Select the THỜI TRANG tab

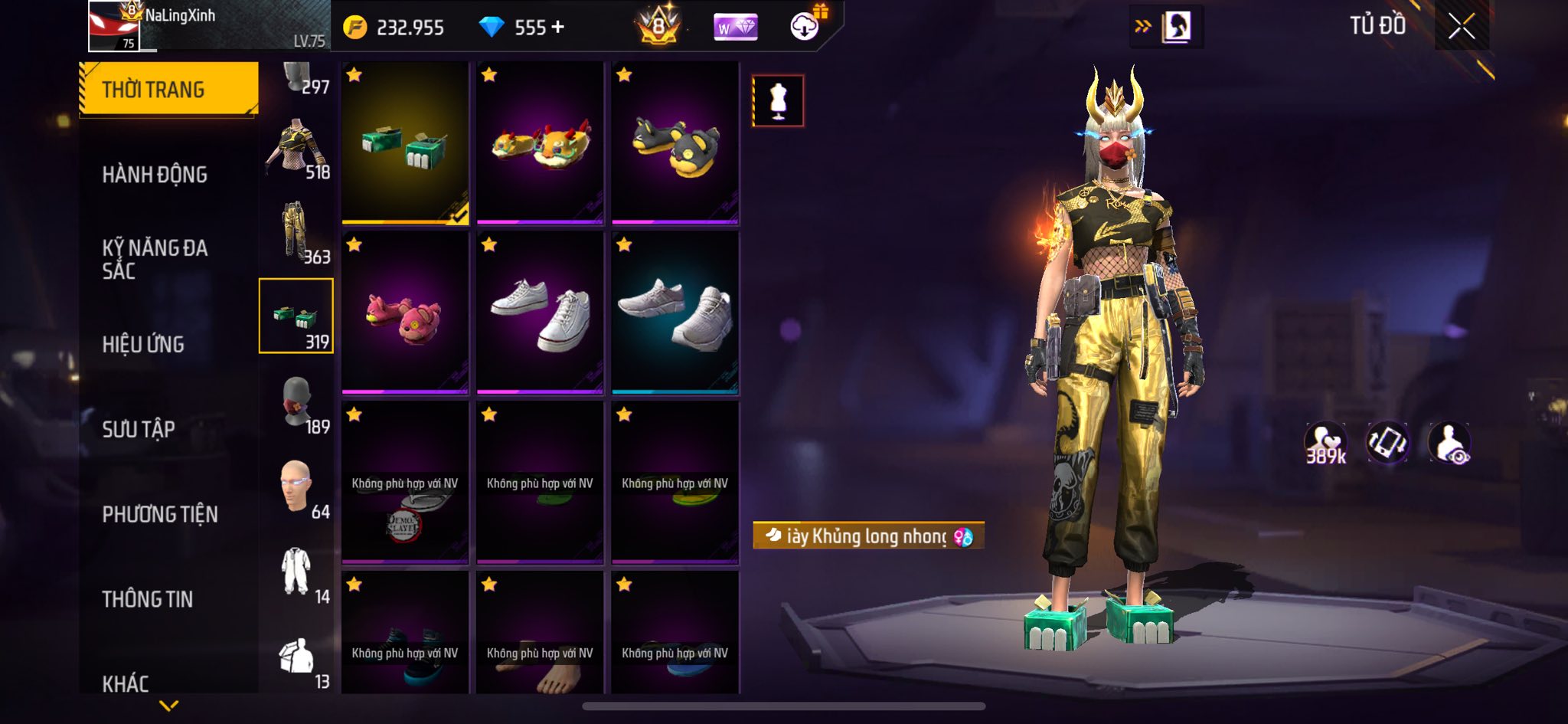pyautogui.click(x=168, y=90)
